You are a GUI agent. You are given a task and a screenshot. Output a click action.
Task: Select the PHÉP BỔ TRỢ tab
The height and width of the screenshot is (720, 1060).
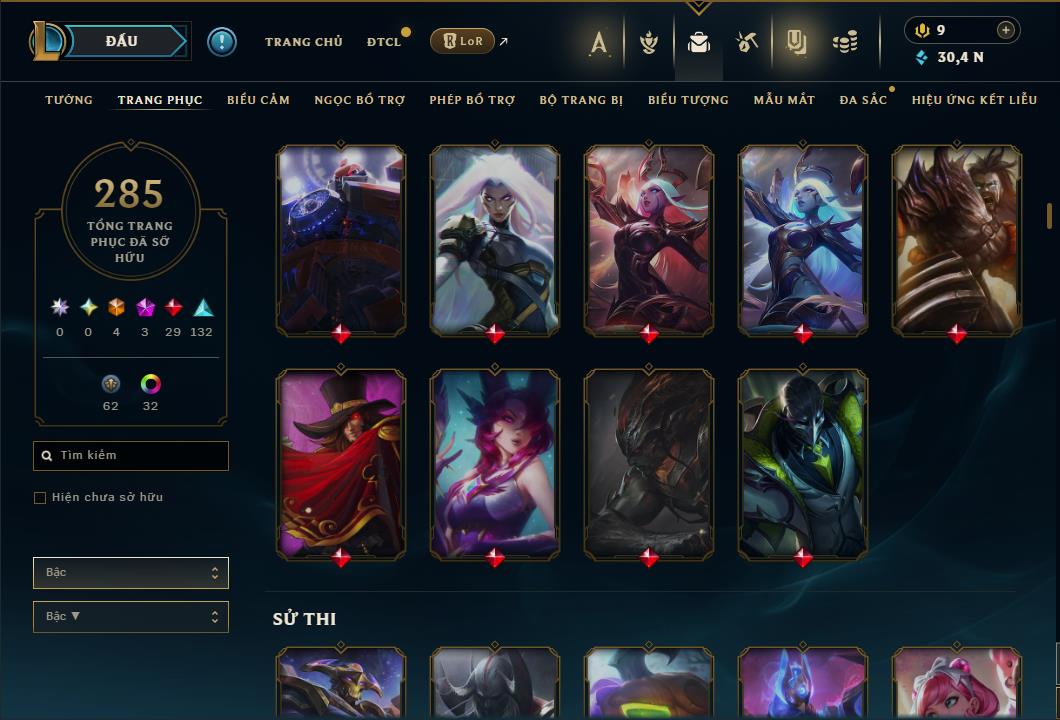pos(472,100)
